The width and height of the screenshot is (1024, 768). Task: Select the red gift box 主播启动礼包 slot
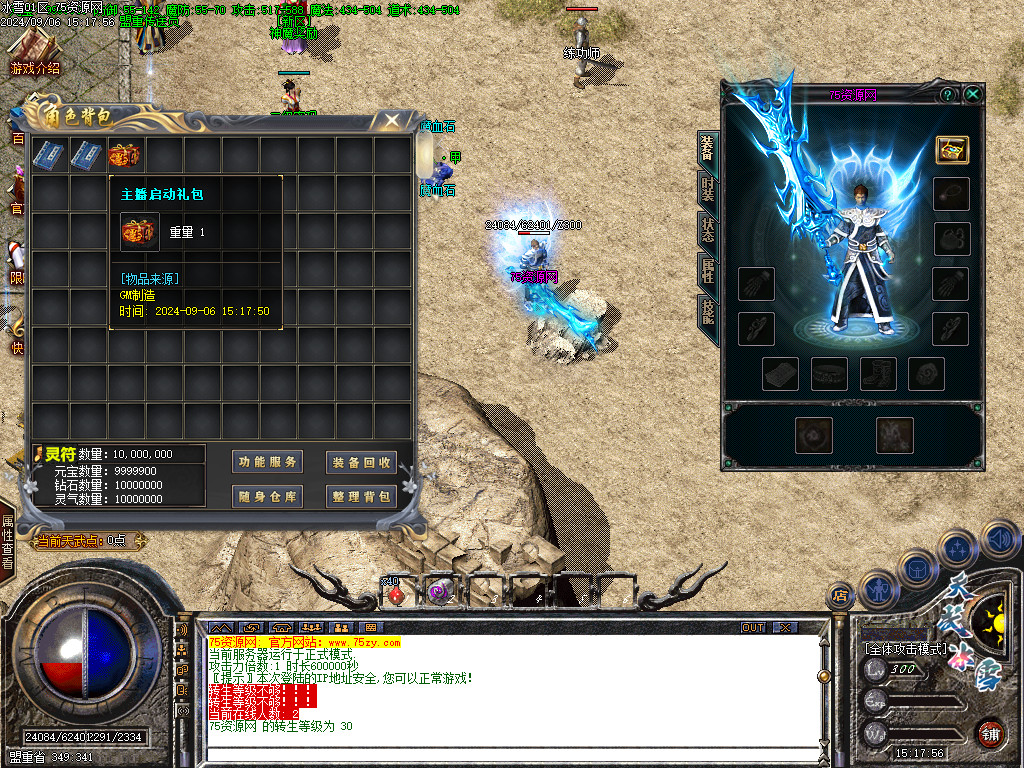click(124, 155)
